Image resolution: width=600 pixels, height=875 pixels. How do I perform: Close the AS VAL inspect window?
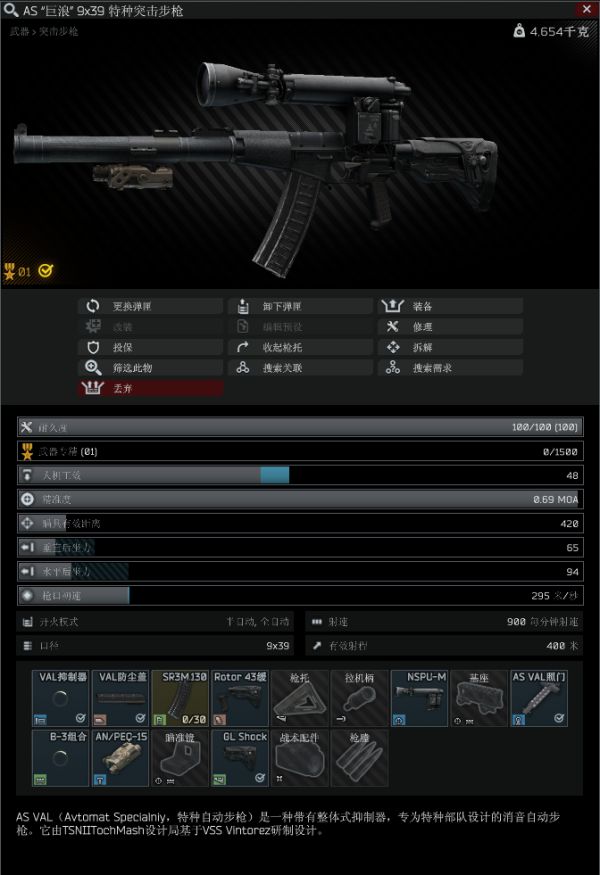tap(586, 10)
